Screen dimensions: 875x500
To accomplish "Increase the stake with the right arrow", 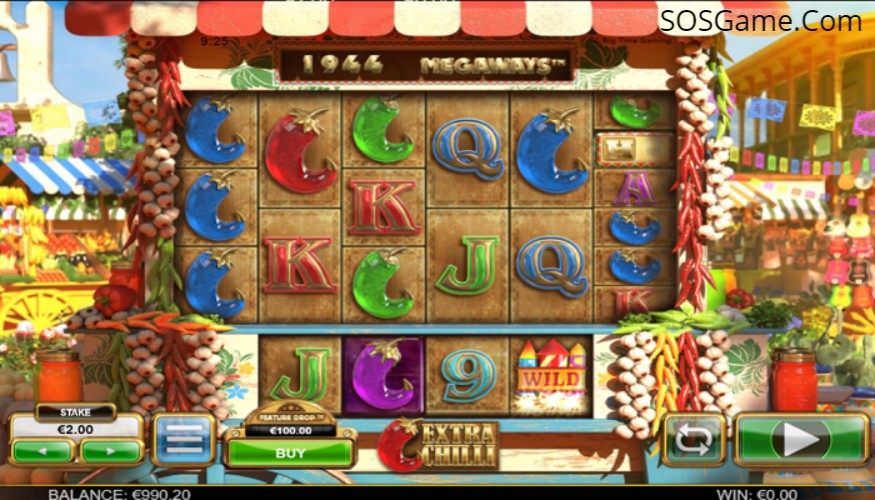I will click(110, 452).
